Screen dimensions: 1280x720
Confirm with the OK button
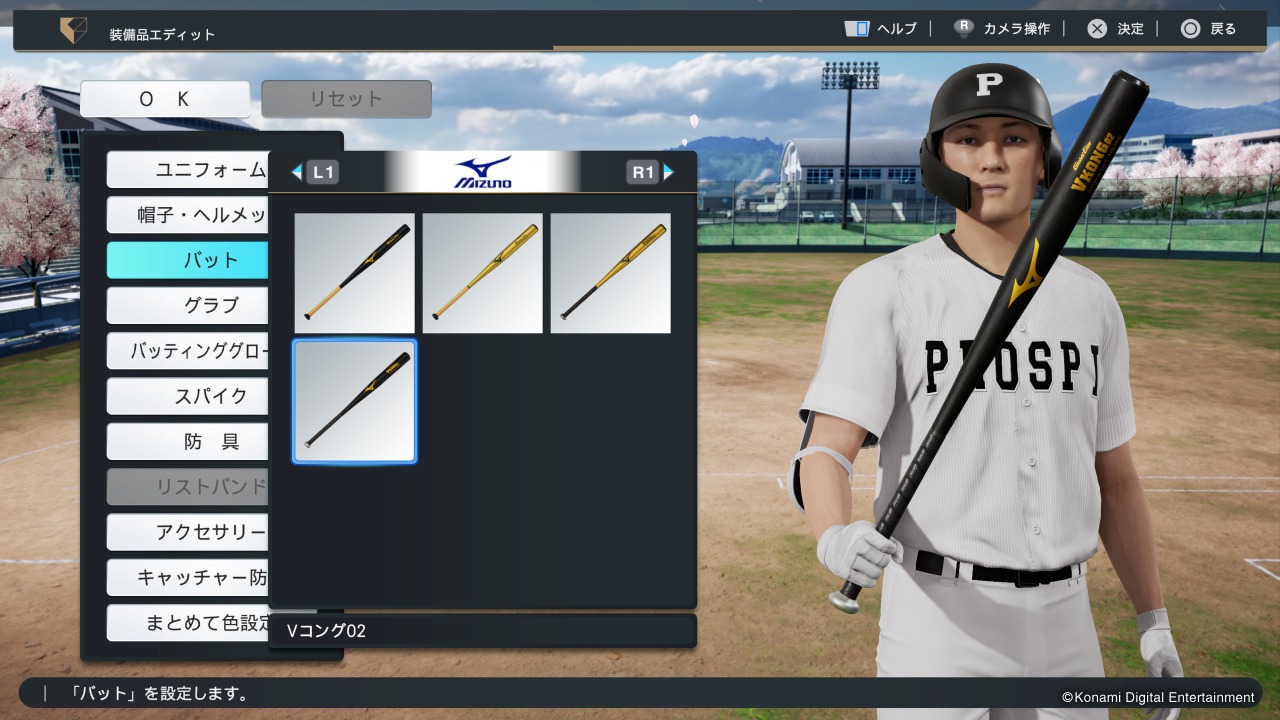pos(165,99)
